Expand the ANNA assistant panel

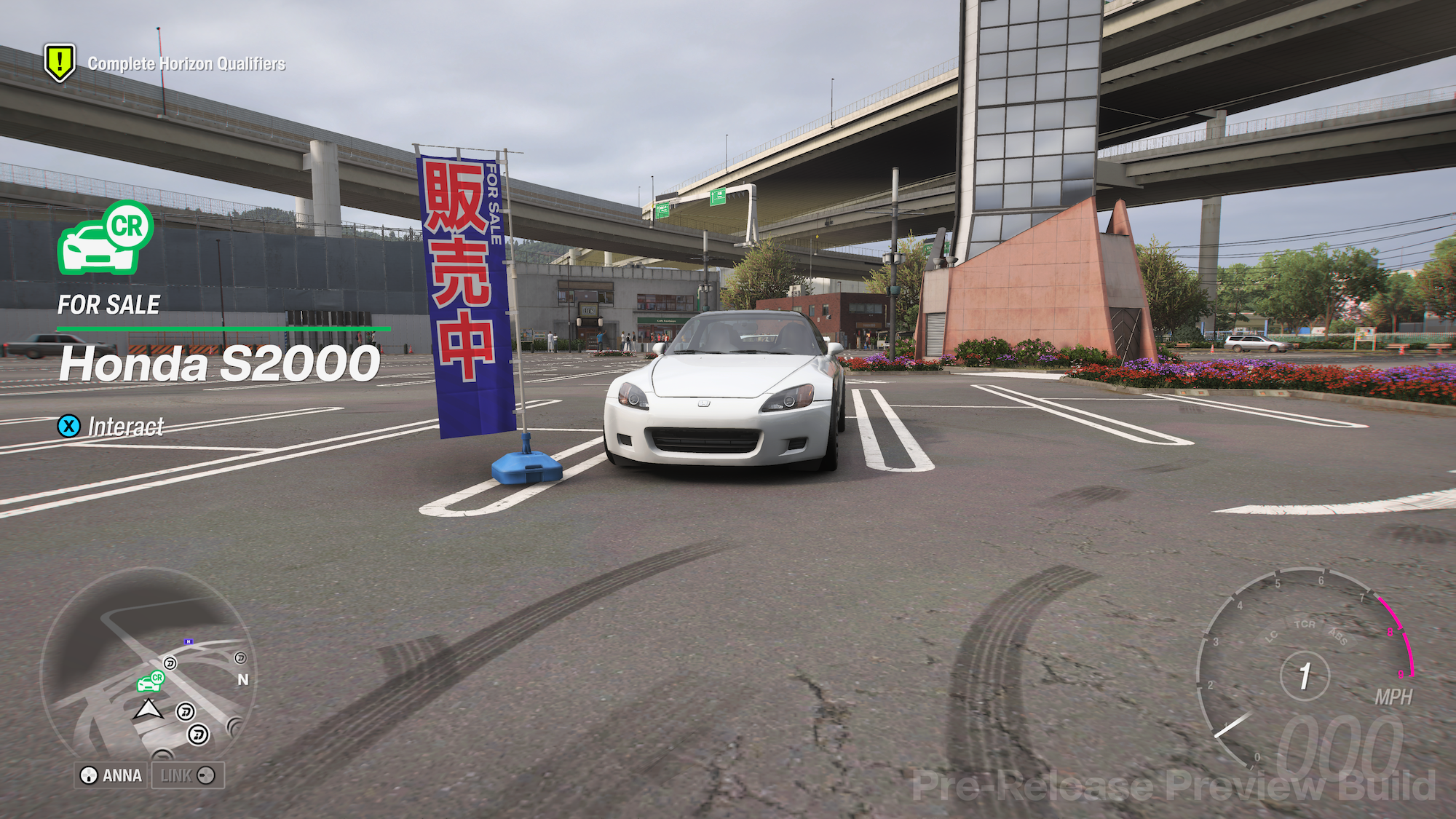[111, 775]
